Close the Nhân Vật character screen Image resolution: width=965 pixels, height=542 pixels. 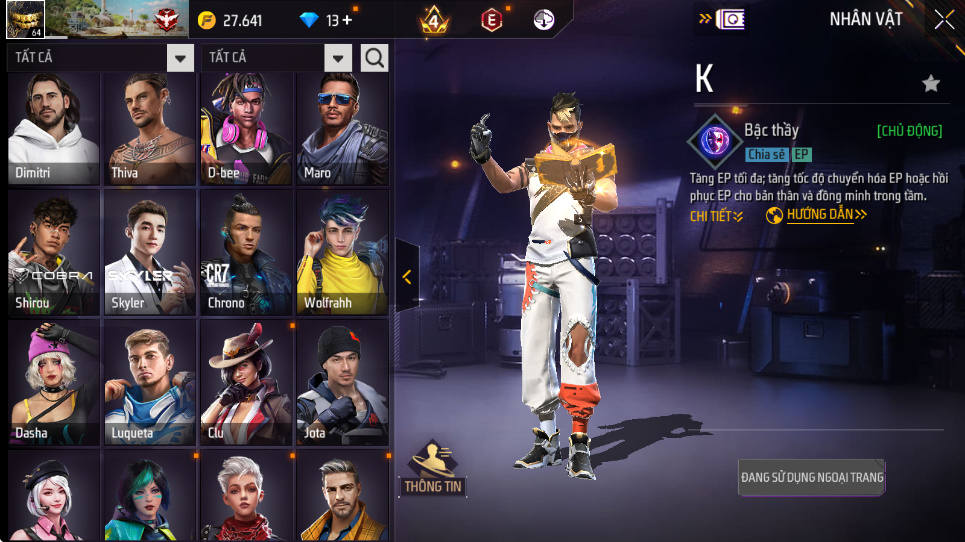(x=944, y=19)
